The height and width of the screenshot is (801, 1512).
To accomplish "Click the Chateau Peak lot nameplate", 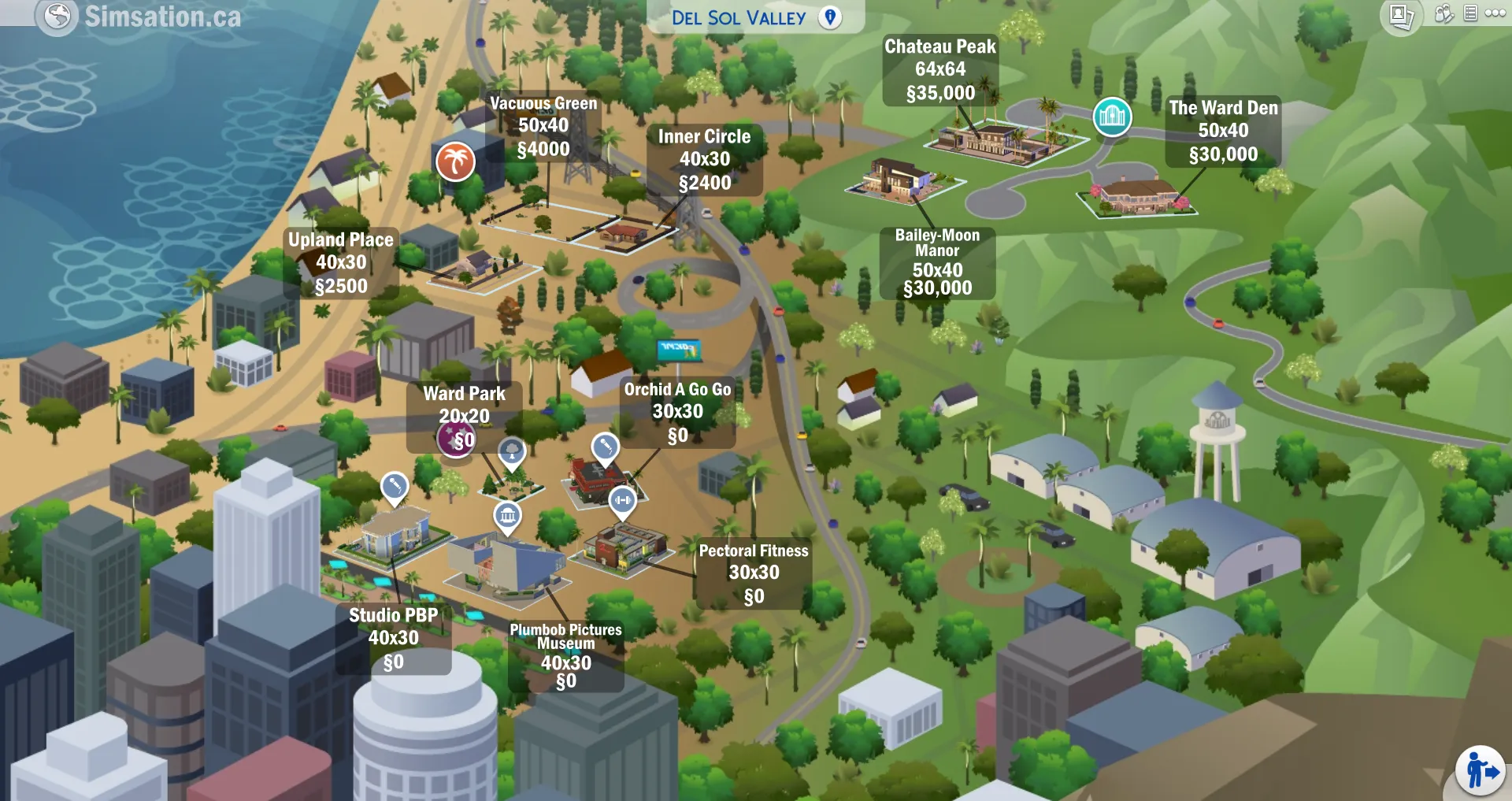I will click(939, 69).
